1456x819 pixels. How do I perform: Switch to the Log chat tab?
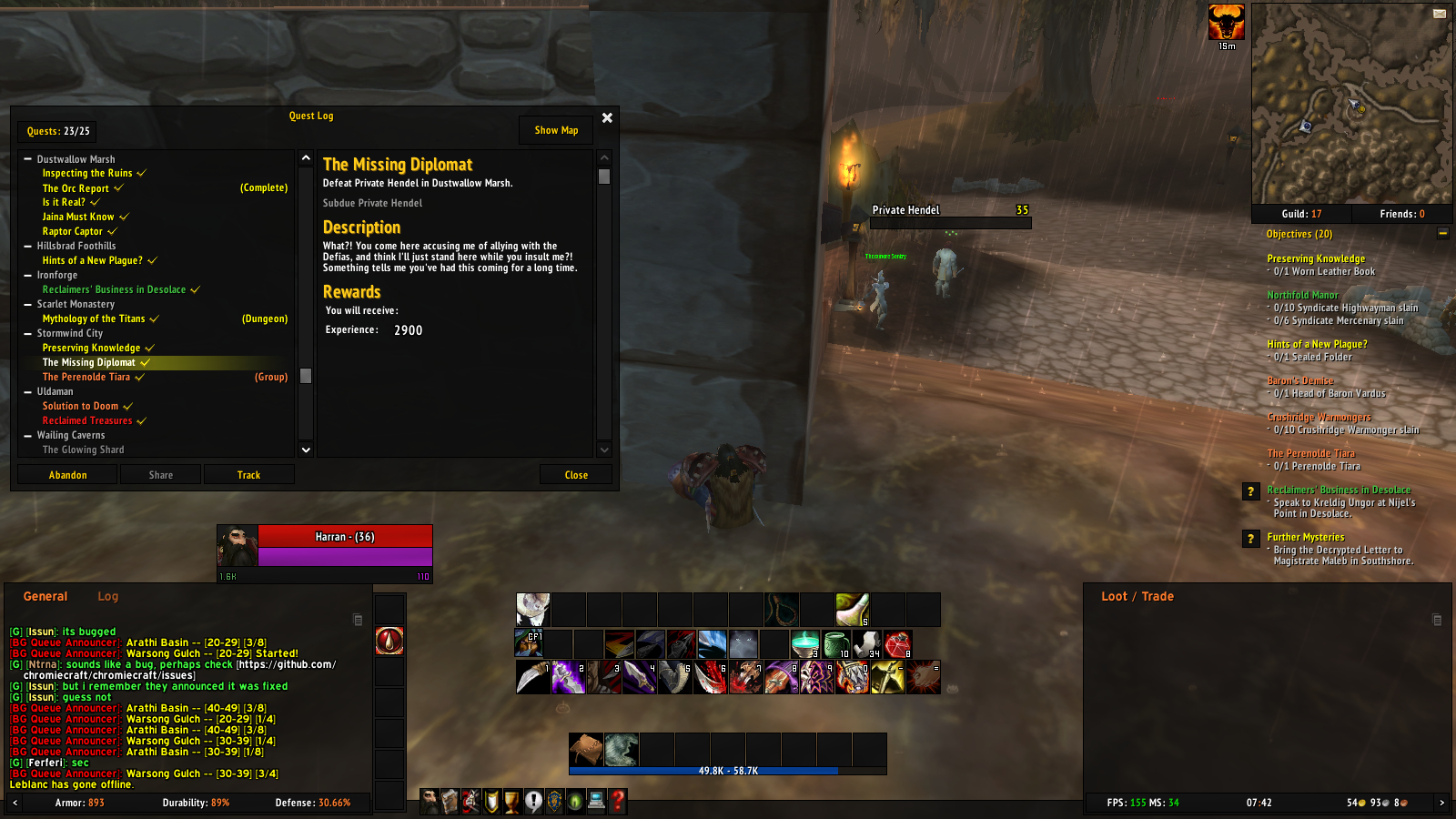tap(107, 596)
